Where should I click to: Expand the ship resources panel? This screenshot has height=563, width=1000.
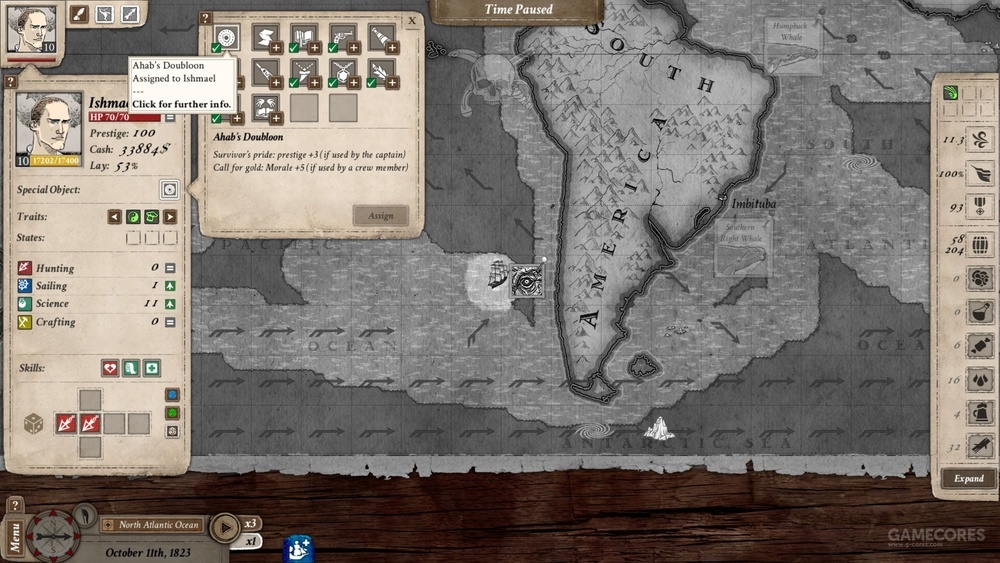pos(967,478)
